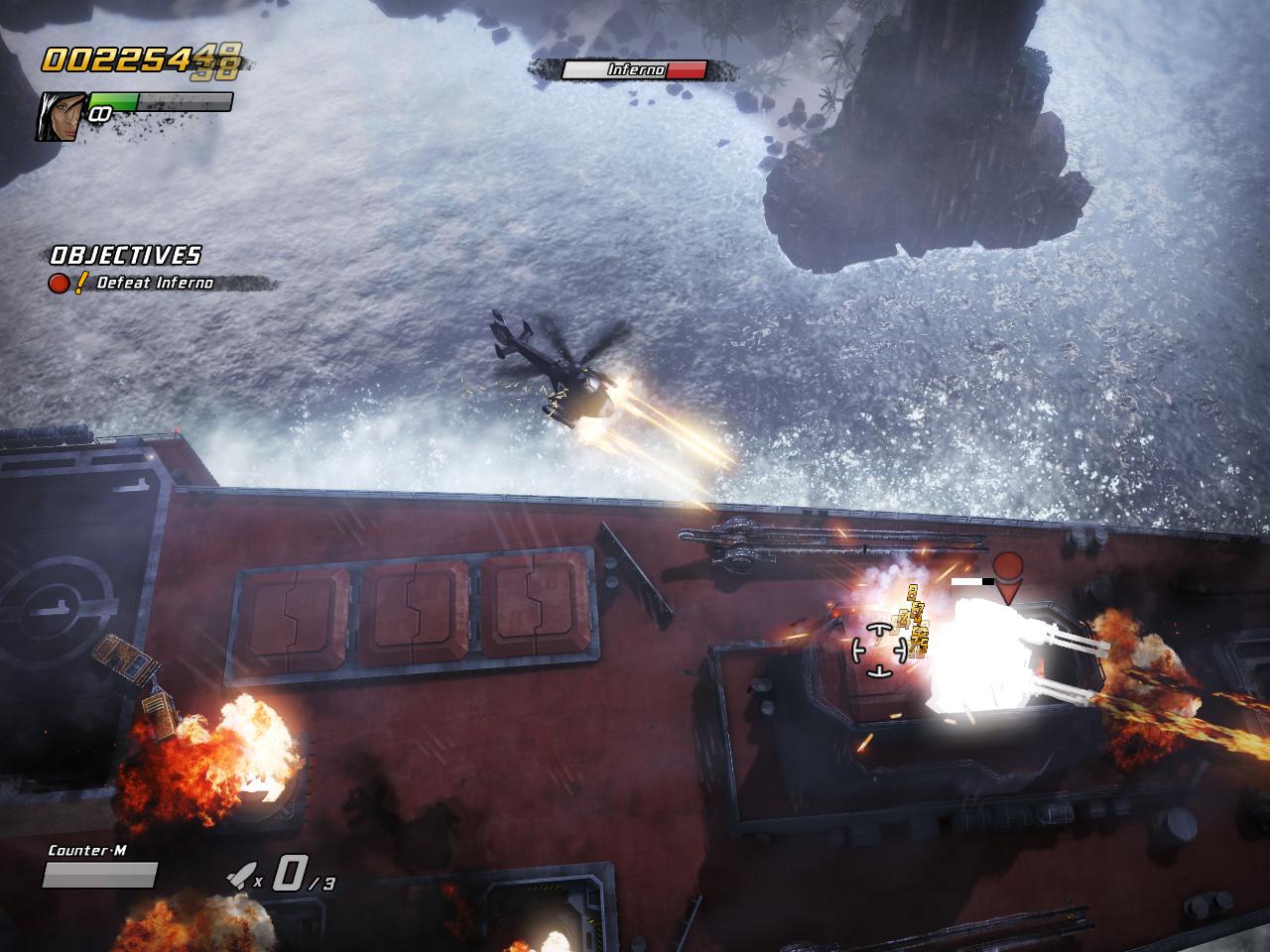The width and height of the screenshot is (1270, 952).
Task: Click the rocket weapon icon
Action: point(238,874)
